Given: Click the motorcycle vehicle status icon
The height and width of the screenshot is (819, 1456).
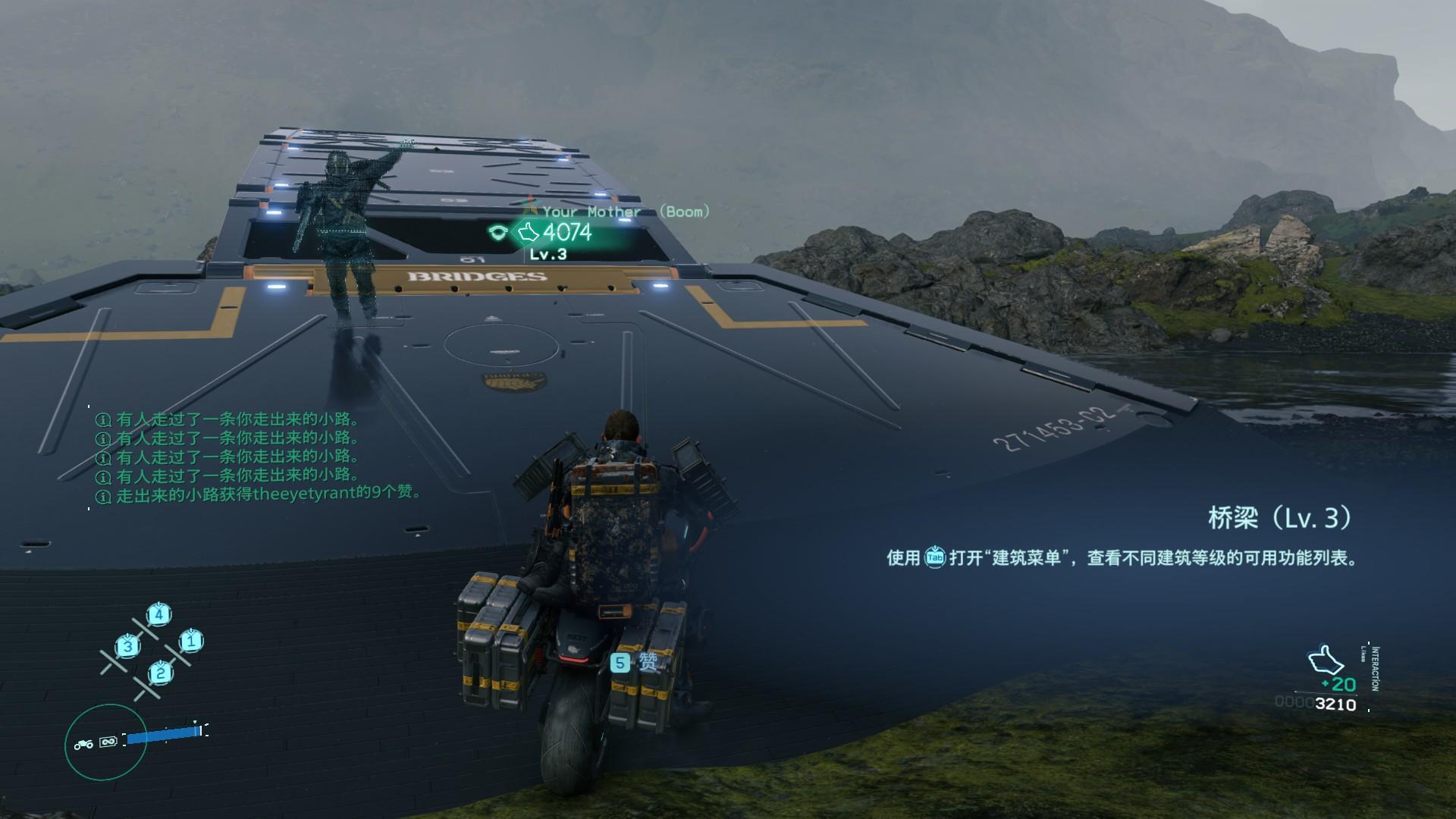Looking at the screenshot, I should click(x=83, y=745).
